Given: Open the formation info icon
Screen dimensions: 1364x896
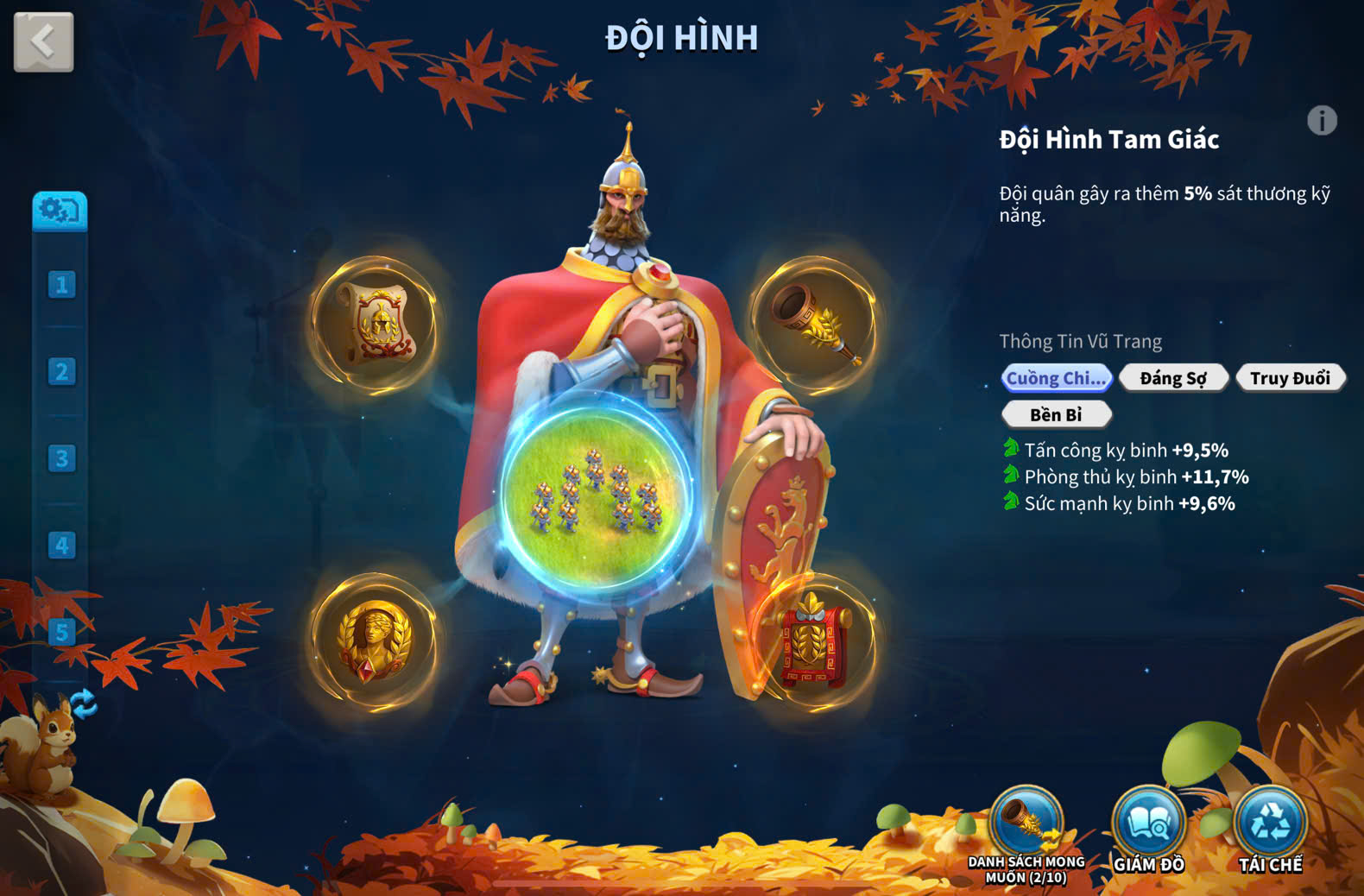Looking at the screenshot, I should pyautogui.click(x=1322, y=121).
